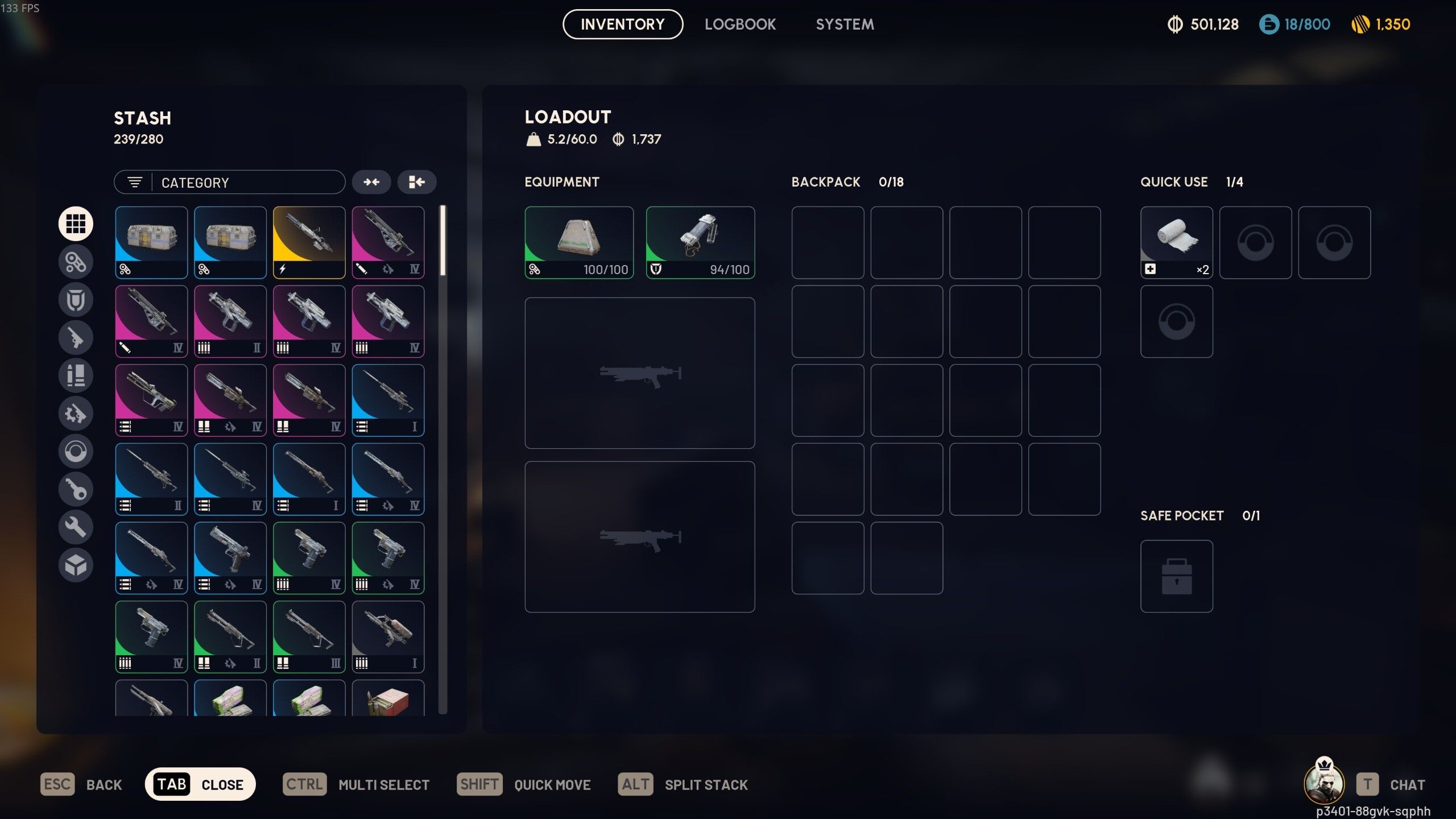The width and height of the screenshot is (1456, 819).
Task: Switch to the Logbook tab
Action: pyautogui.click(x=740, y=24)
